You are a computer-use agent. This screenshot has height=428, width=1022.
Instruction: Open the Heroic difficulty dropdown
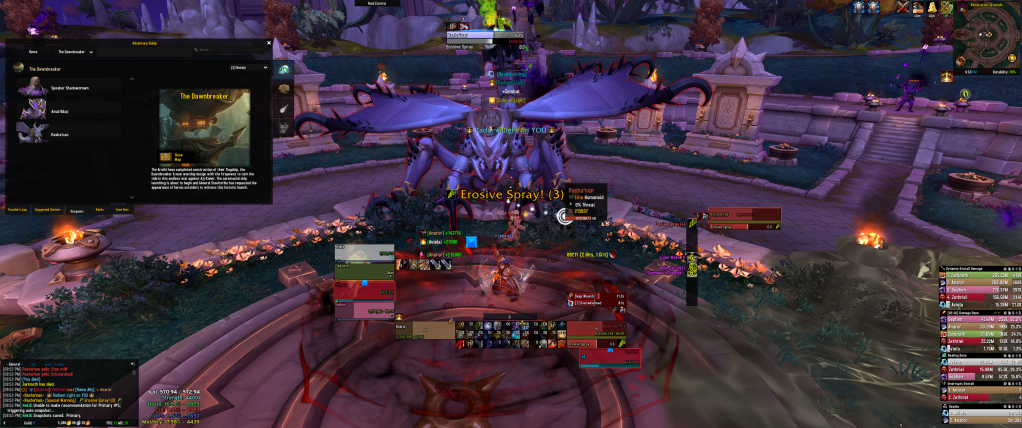pos(249,68)
